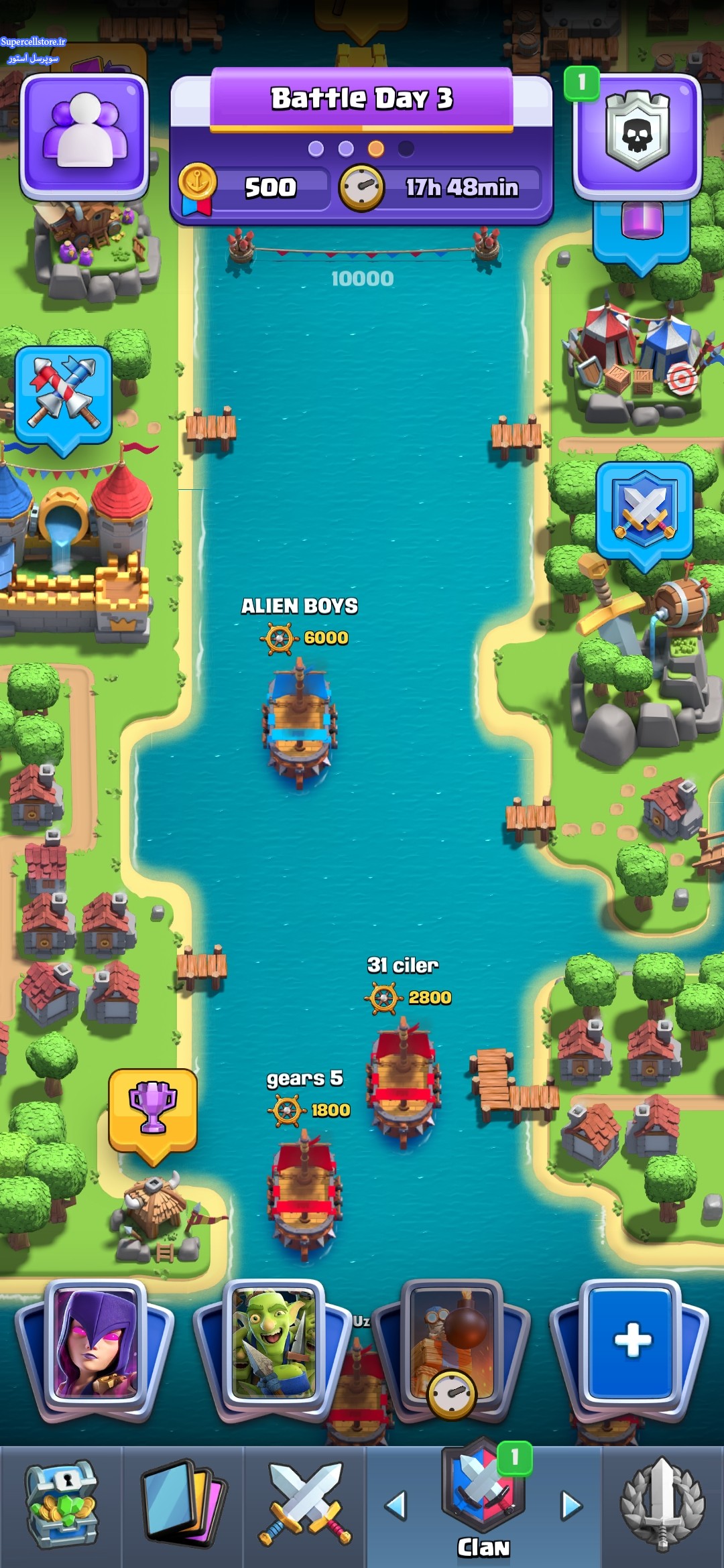Image resolution: width=724 pixels, height=1568 pixels.
Task: Open the clan members button
Action: coord(84,135)
